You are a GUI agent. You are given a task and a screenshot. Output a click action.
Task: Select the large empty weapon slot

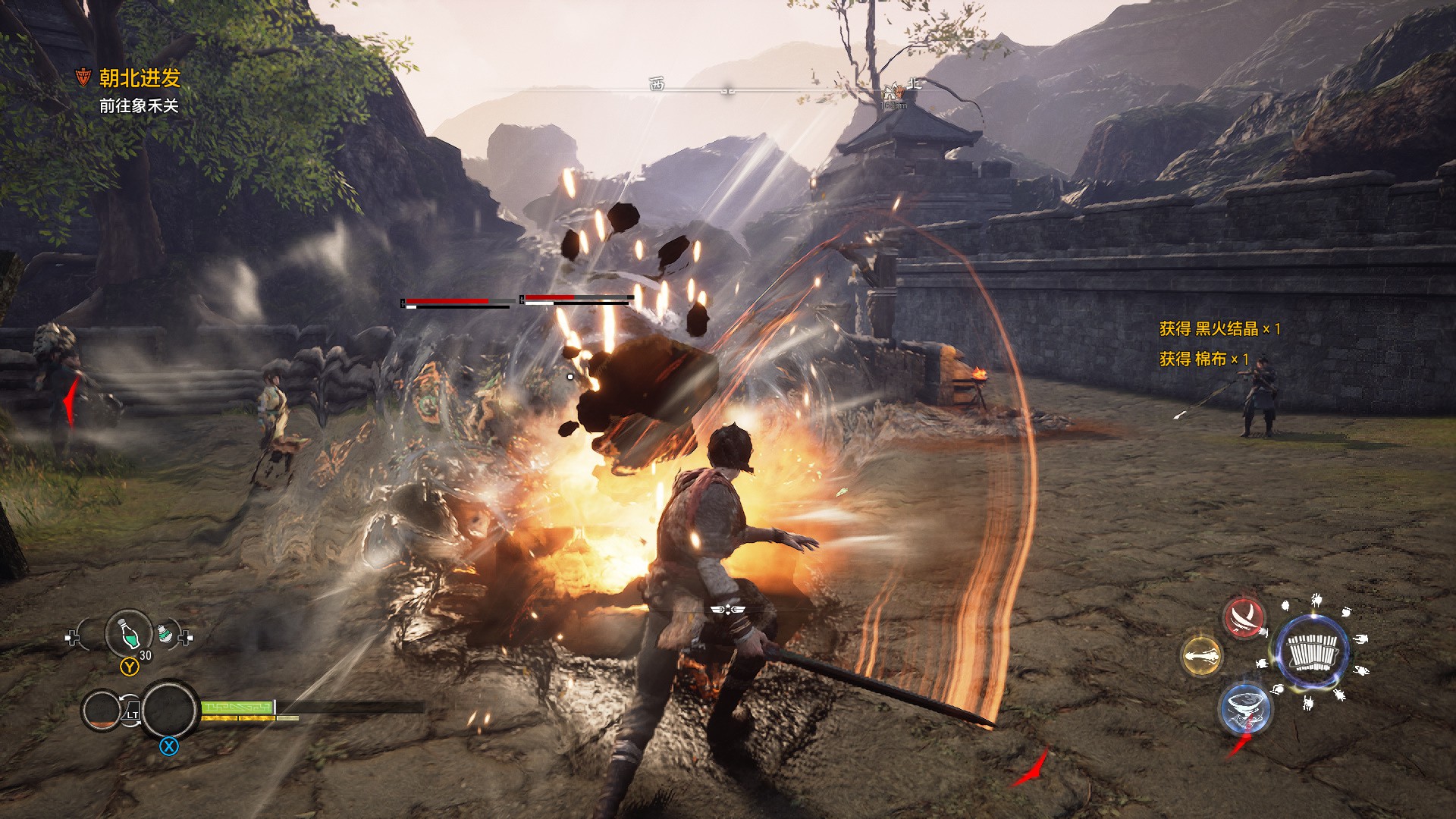(x=170, y=710)
